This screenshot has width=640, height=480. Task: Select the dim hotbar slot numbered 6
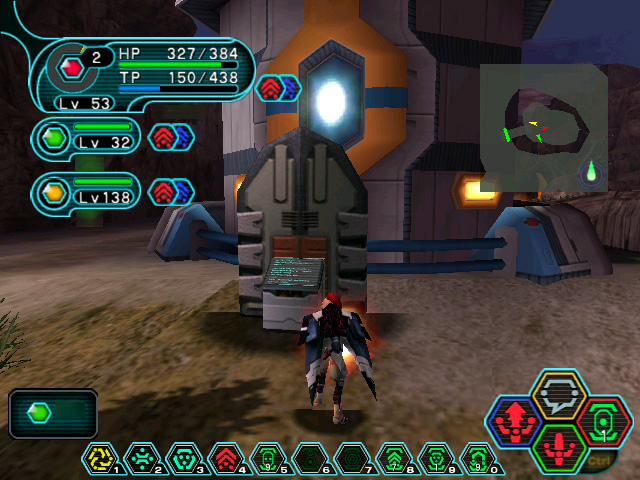coord(309,458)
